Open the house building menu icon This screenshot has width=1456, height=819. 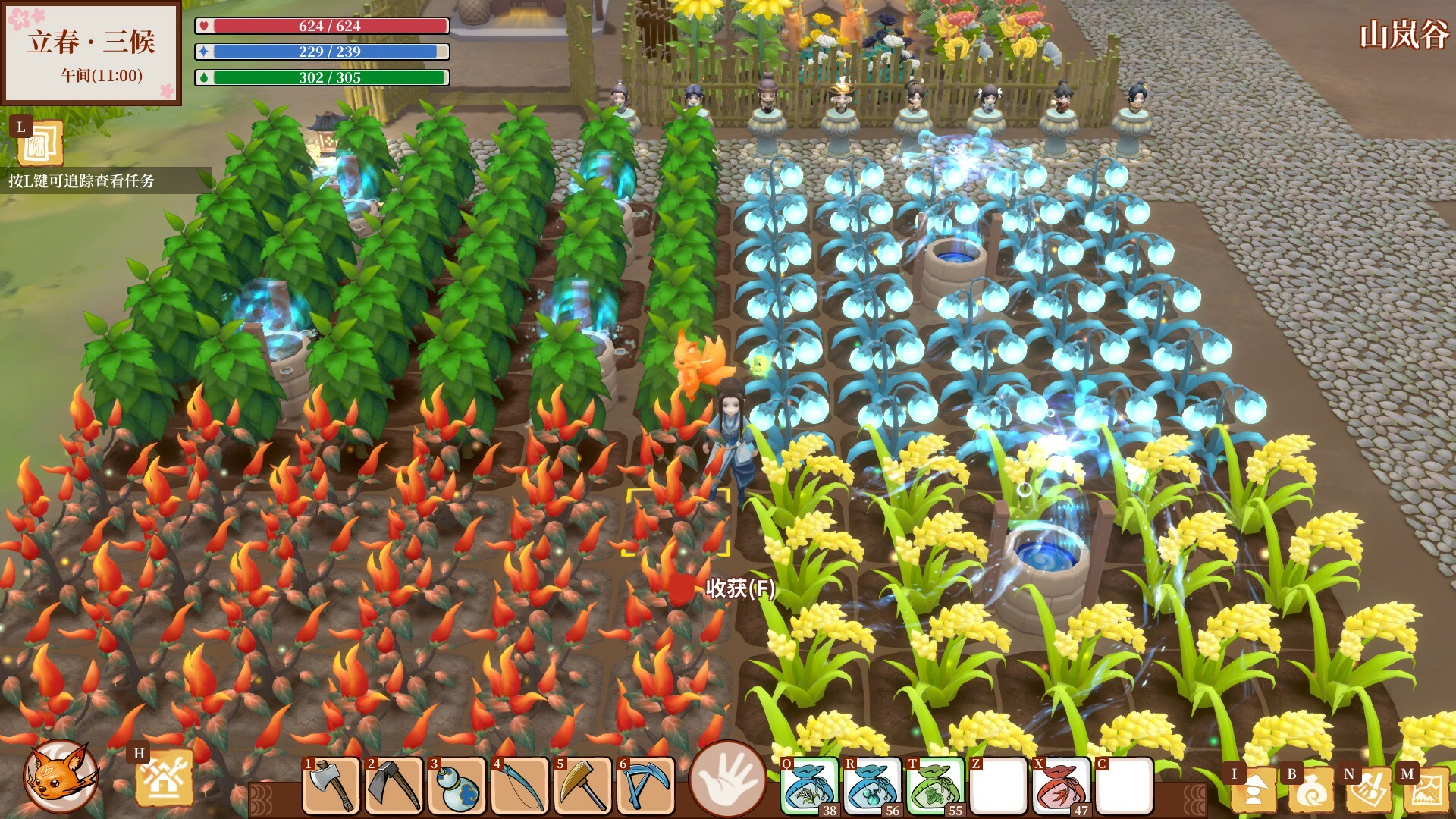(x=163, y=779)
